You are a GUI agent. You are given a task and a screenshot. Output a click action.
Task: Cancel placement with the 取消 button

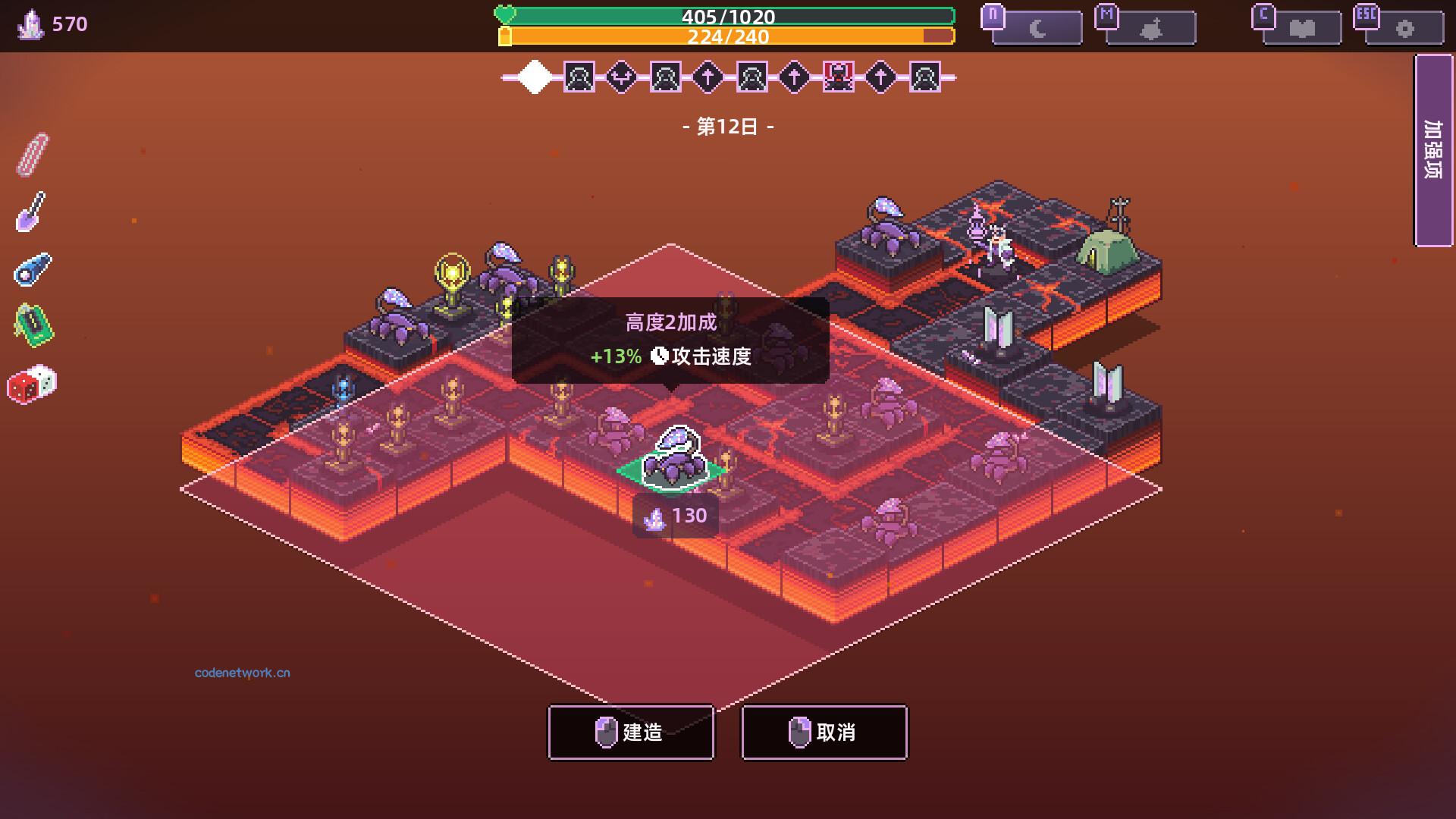pyautogui.click(x=824, y=732)
